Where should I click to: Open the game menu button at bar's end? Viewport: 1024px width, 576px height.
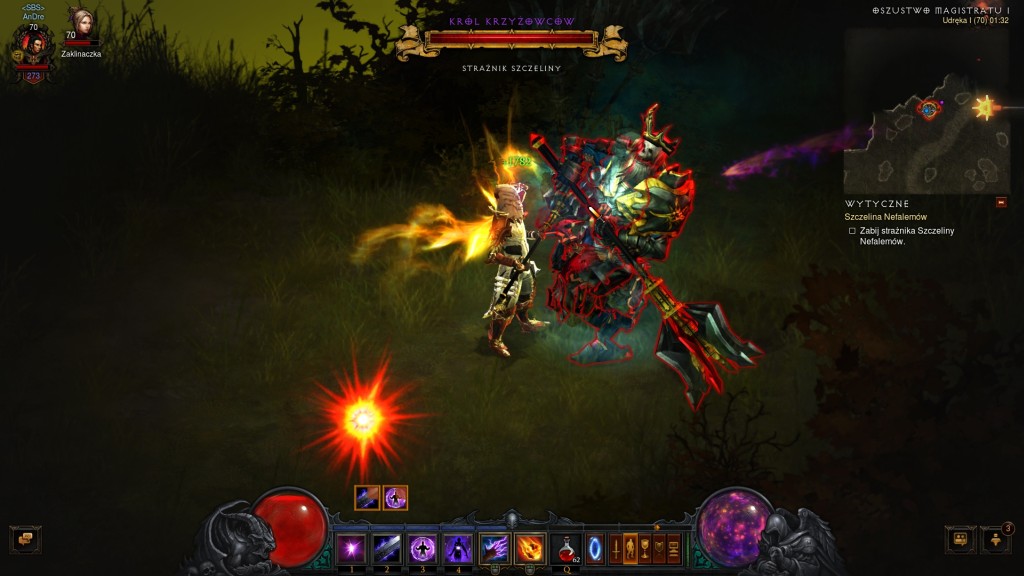point(674,549)
